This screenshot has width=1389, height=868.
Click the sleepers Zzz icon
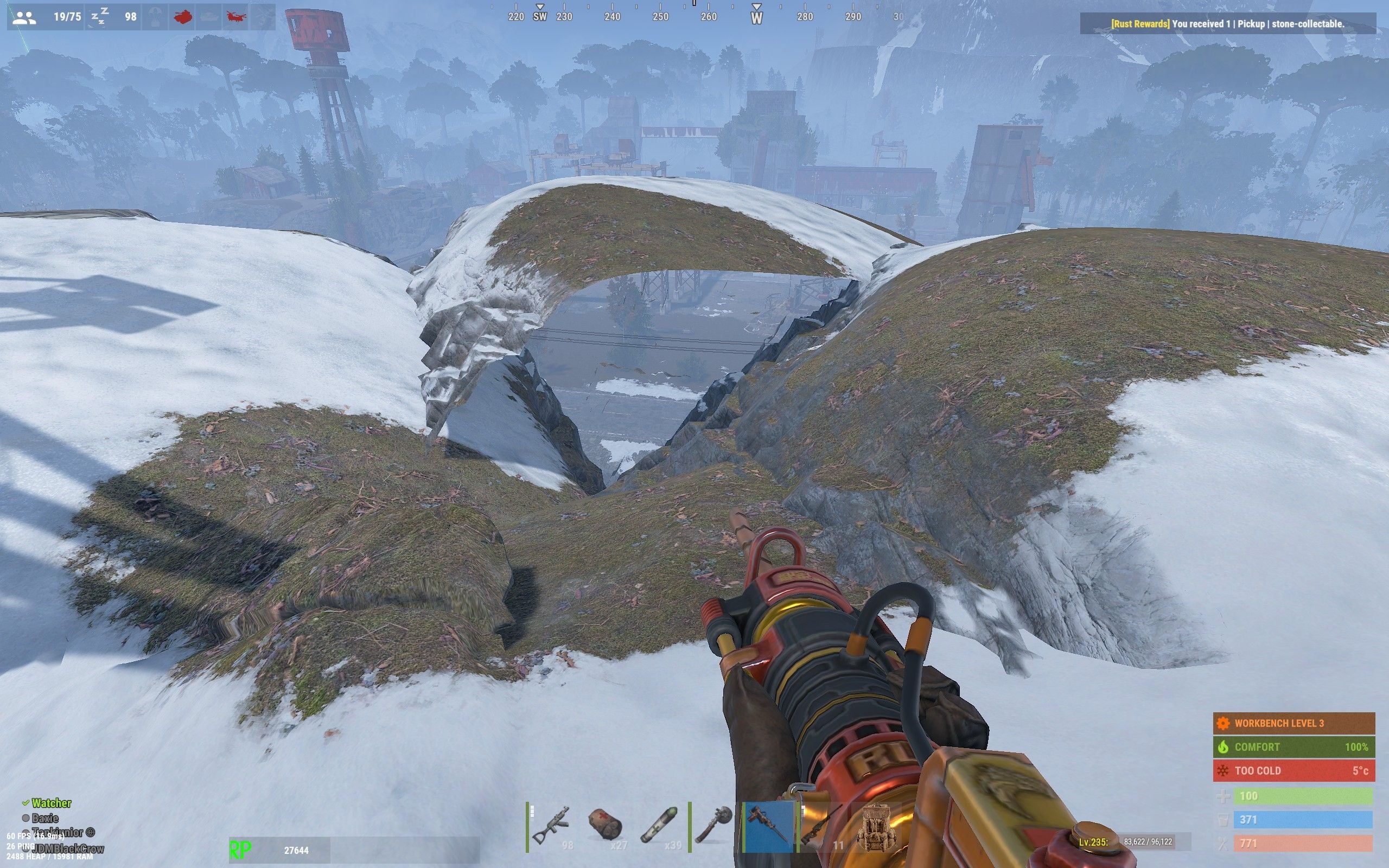[100, 17]
